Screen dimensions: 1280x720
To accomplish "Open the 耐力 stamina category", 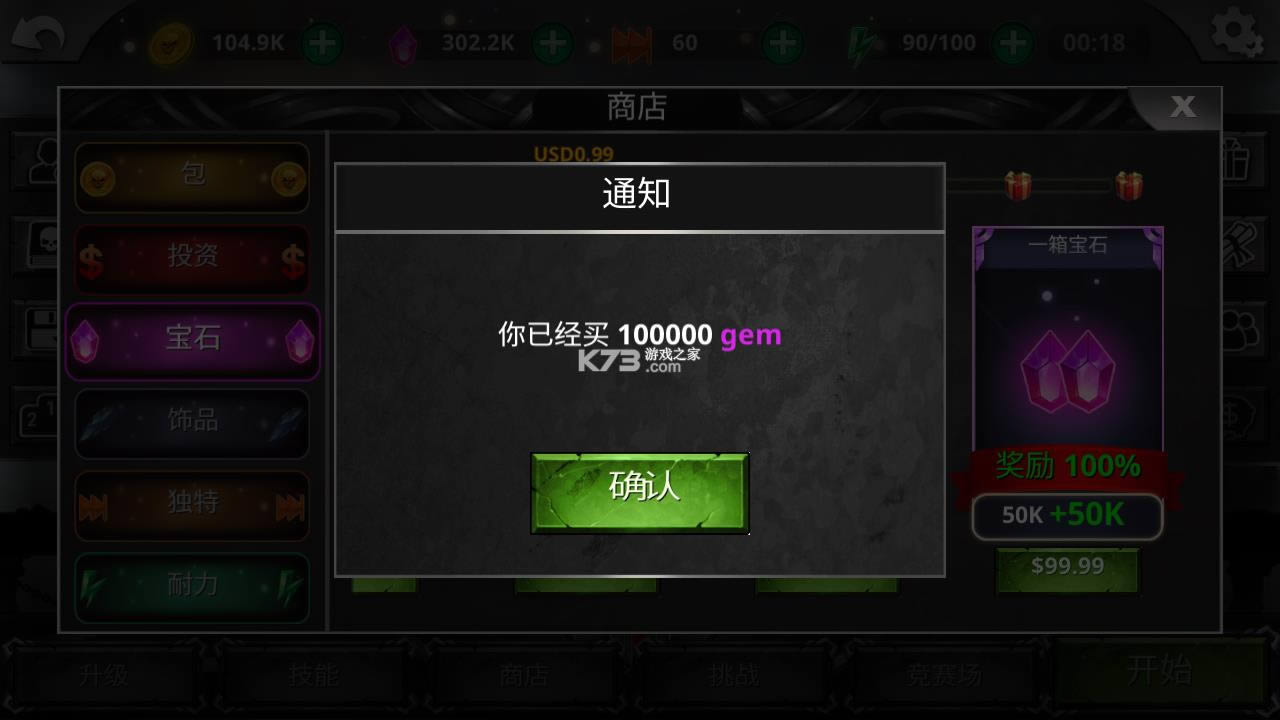I will pos(192,587).
